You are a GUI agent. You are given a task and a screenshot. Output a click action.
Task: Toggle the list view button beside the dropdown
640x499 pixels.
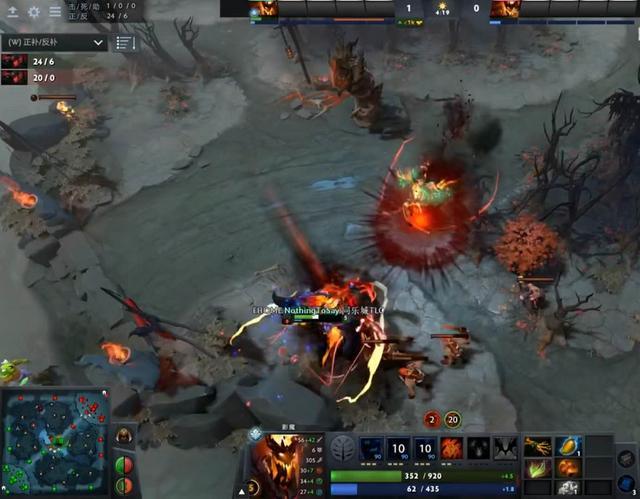pos(125,43)
